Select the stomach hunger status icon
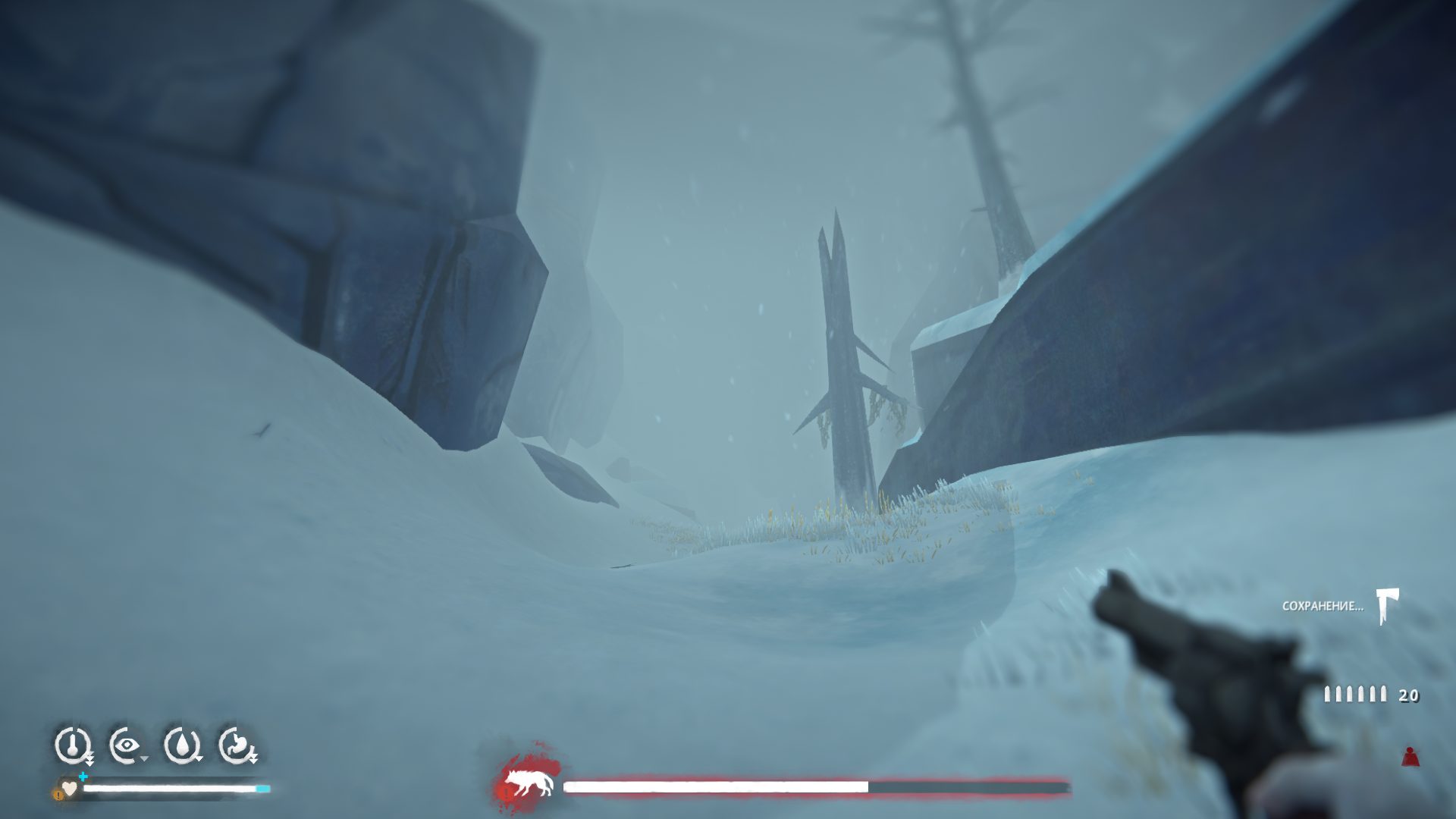The image size is (1456, 819). click(x=237, y=745)
